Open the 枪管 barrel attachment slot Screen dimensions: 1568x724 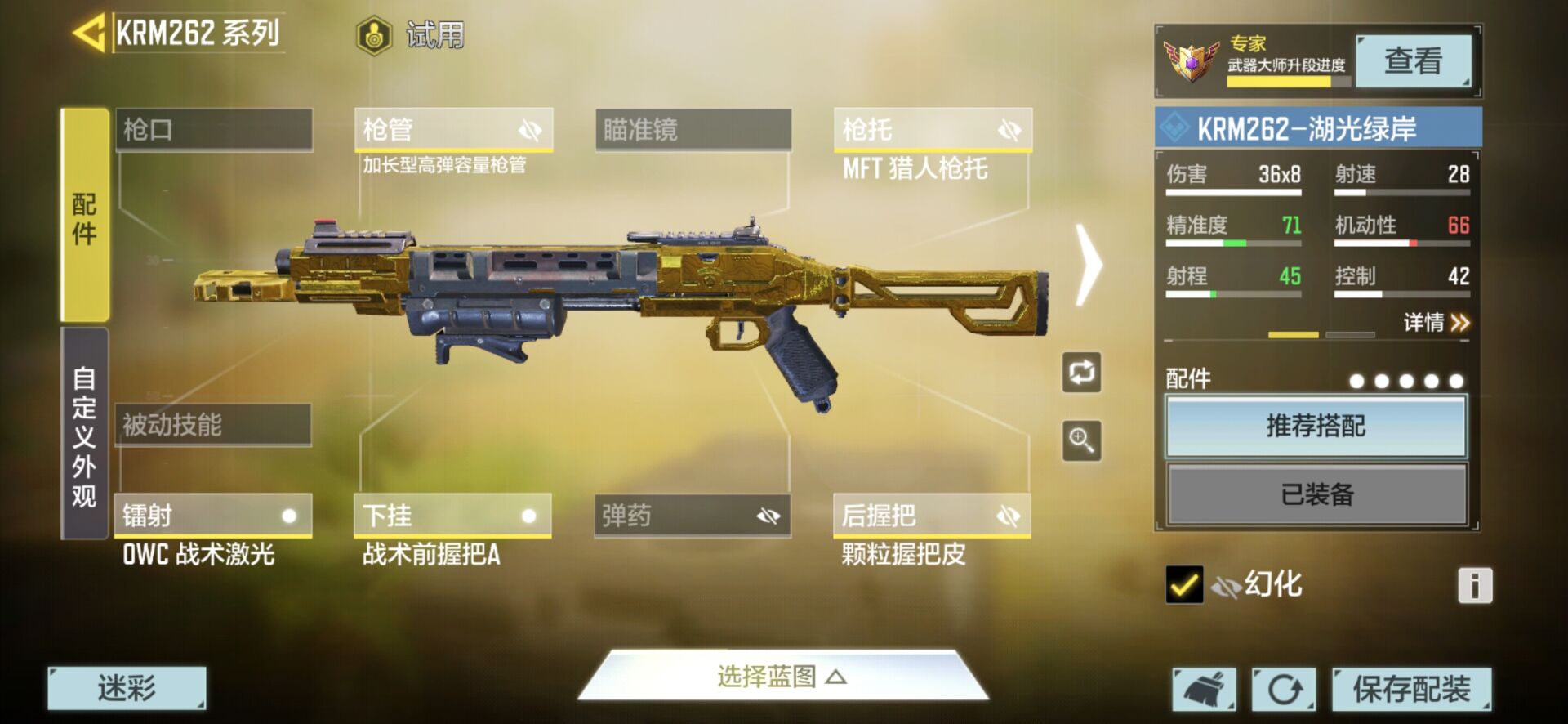tap(453, 129)
